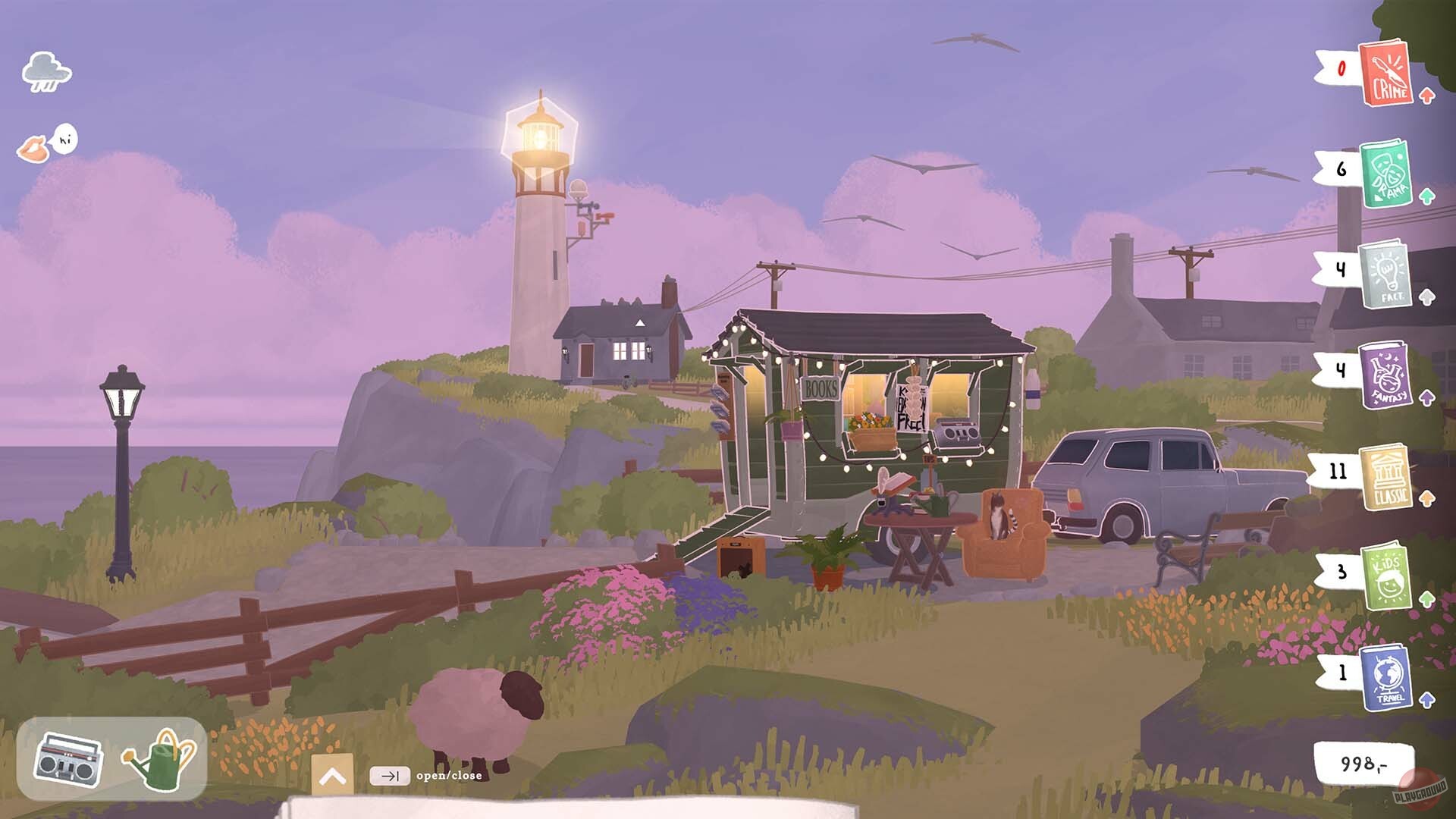Image resolution: width=1456 pixels, height=819 pixels.
Task: Open the yellow Classic book genre
Action: point(1385,476)
